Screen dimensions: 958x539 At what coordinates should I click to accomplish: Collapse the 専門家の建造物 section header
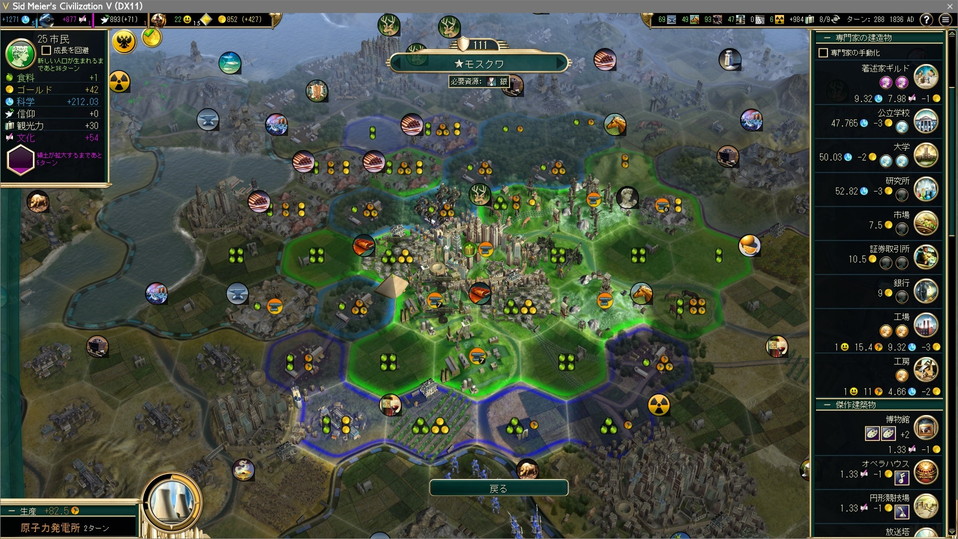pyautogui.click(x=877, y=37)
